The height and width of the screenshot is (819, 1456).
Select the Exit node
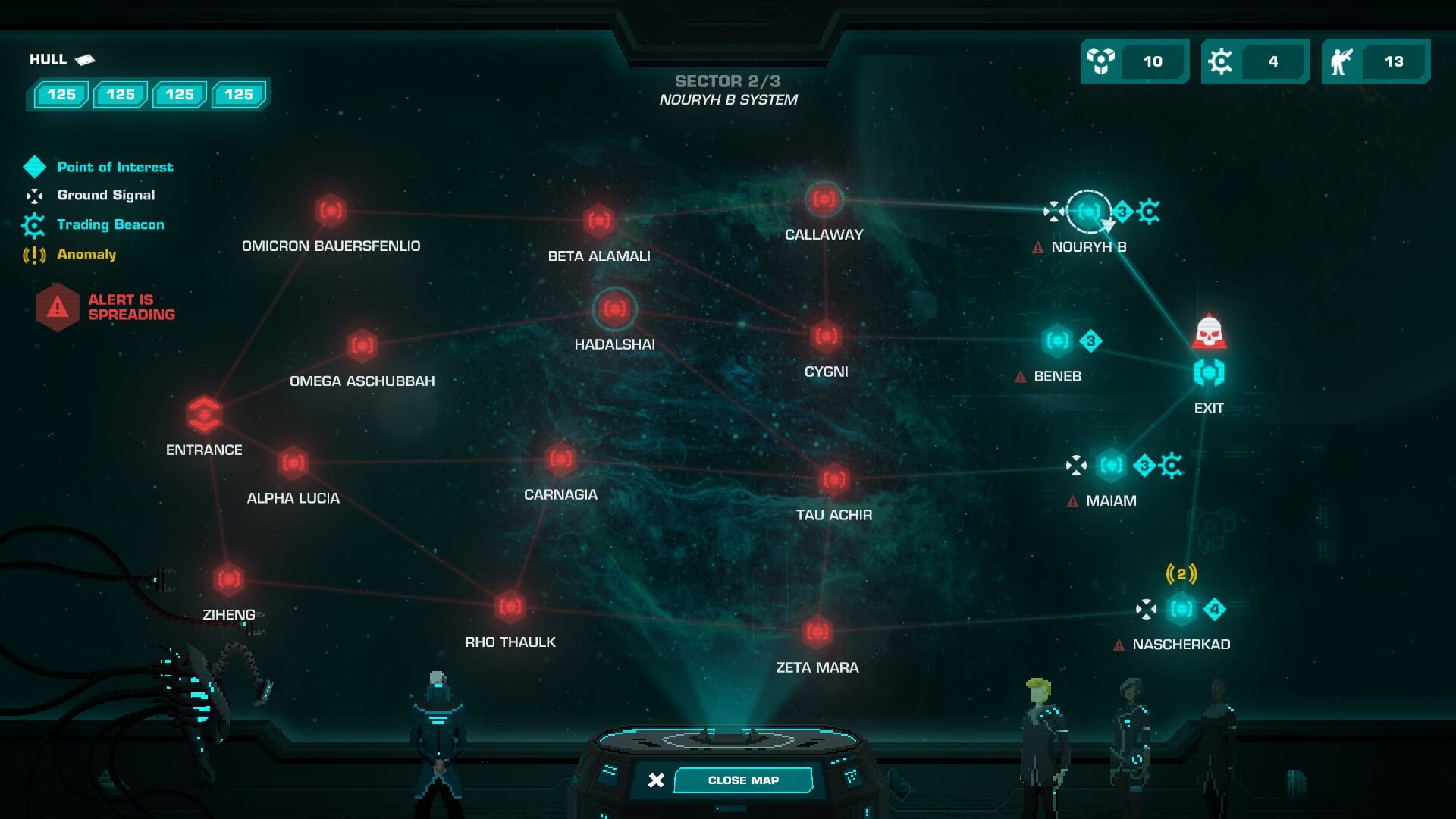pos(1209,372)
